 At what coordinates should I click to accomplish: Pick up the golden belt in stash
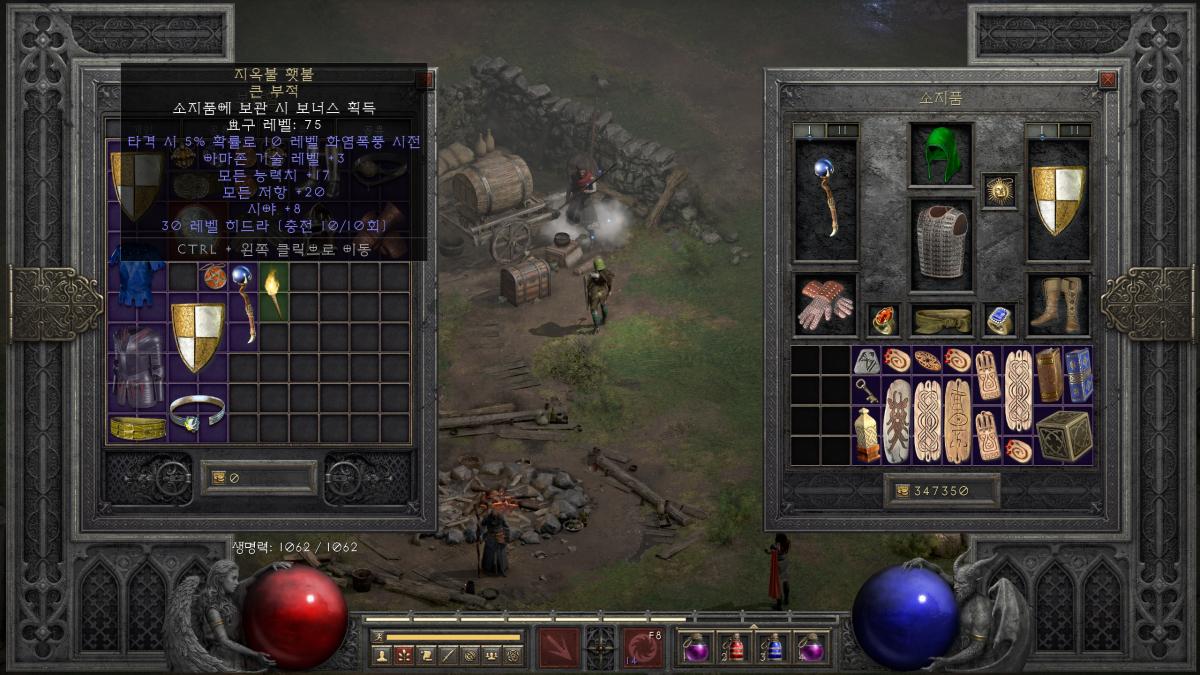tap(137, 428)
